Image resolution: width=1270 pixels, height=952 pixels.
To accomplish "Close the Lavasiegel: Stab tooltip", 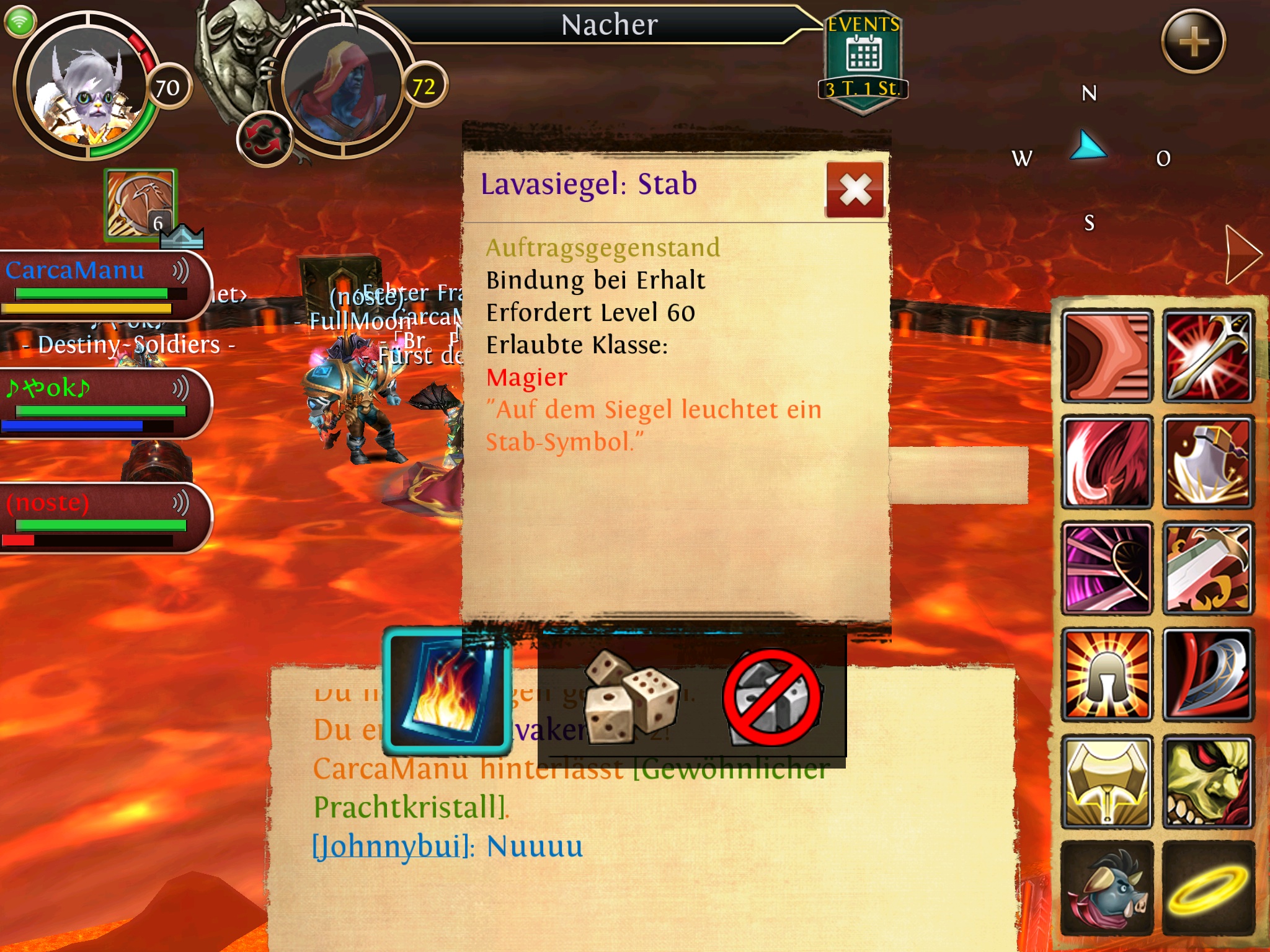I will pyautogui.click(x=855, y=190).
